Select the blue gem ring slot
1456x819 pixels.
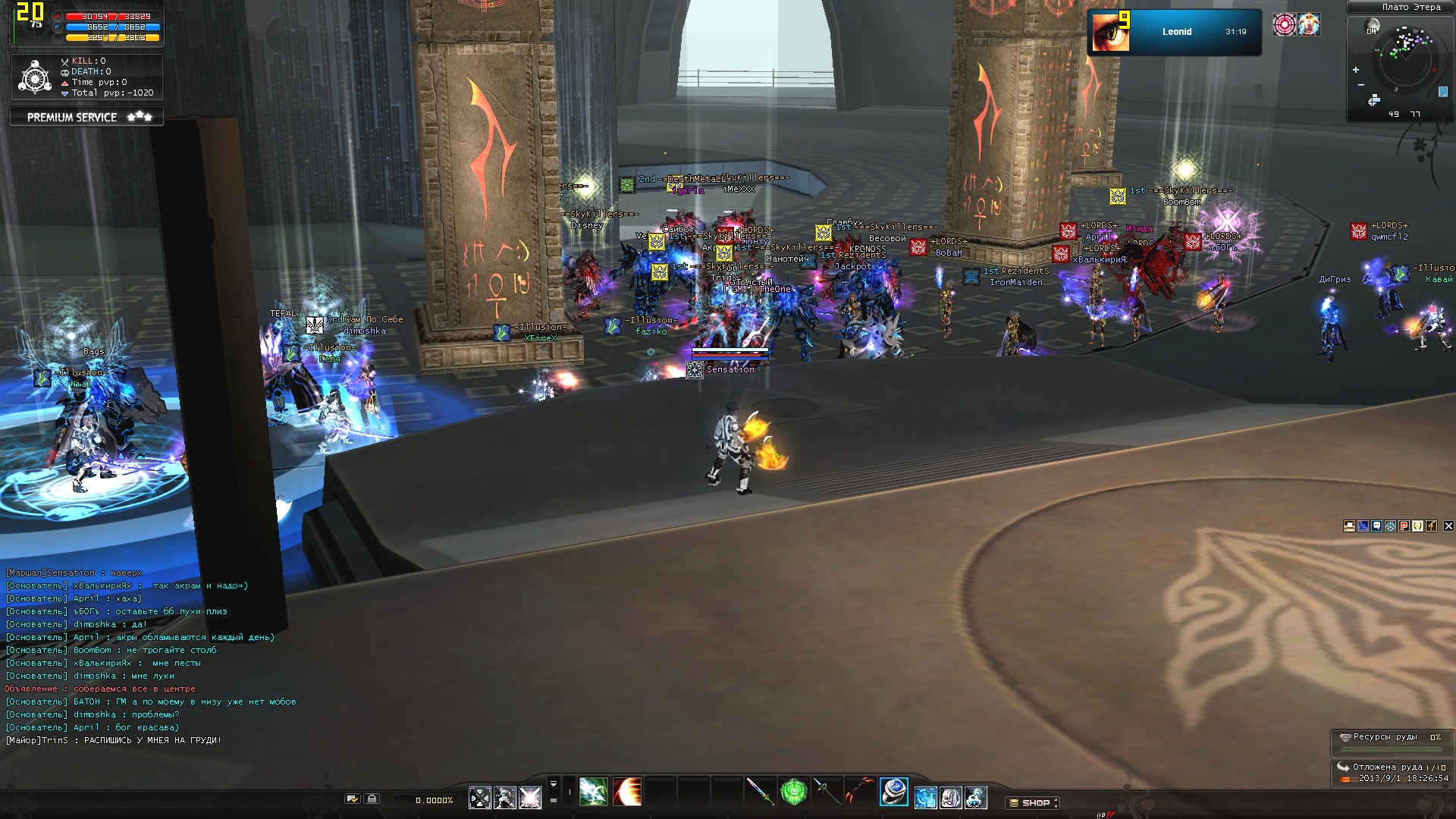click(x=893, y=792)
